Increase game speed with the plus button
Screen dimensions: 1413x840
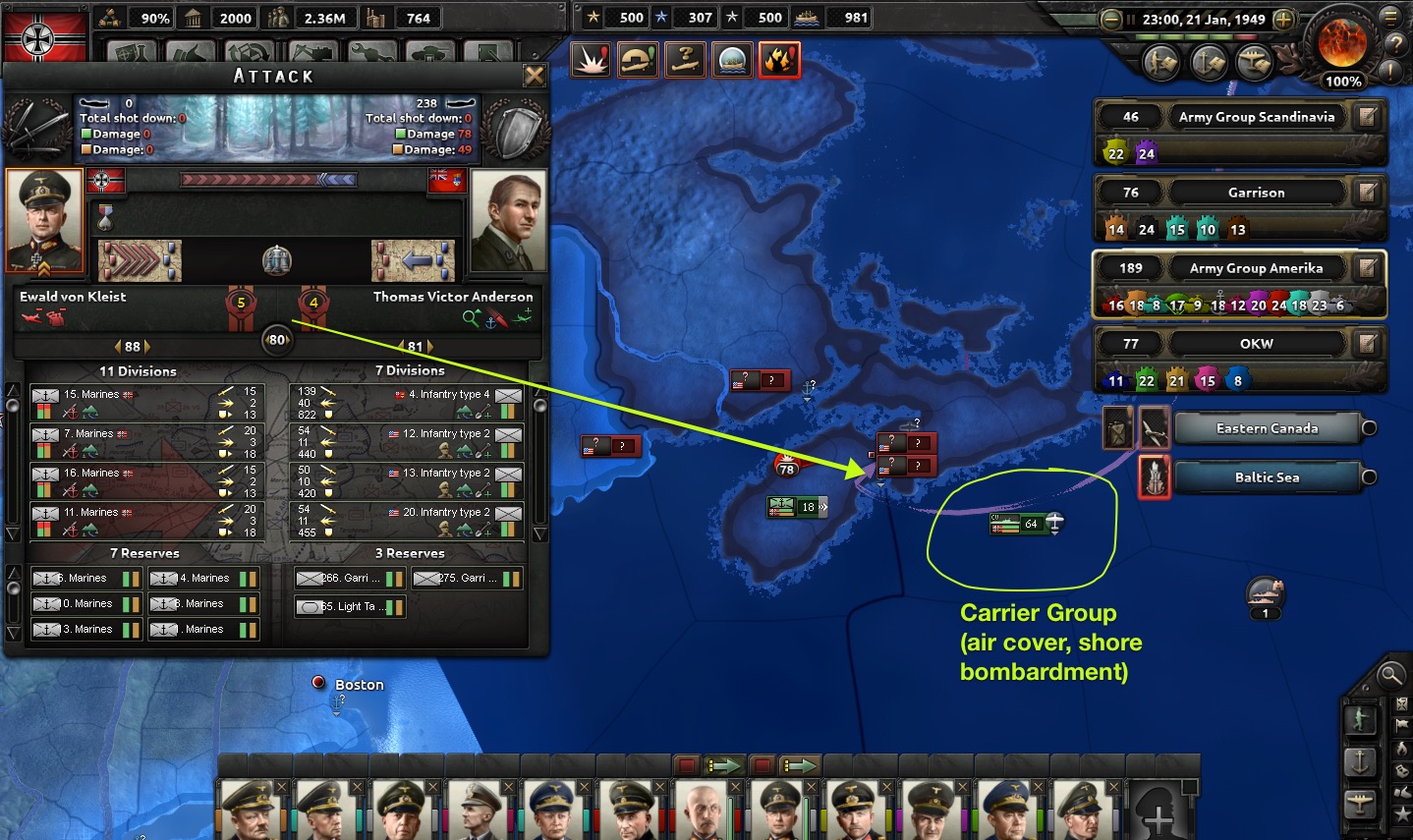[x=1283, y=19]
